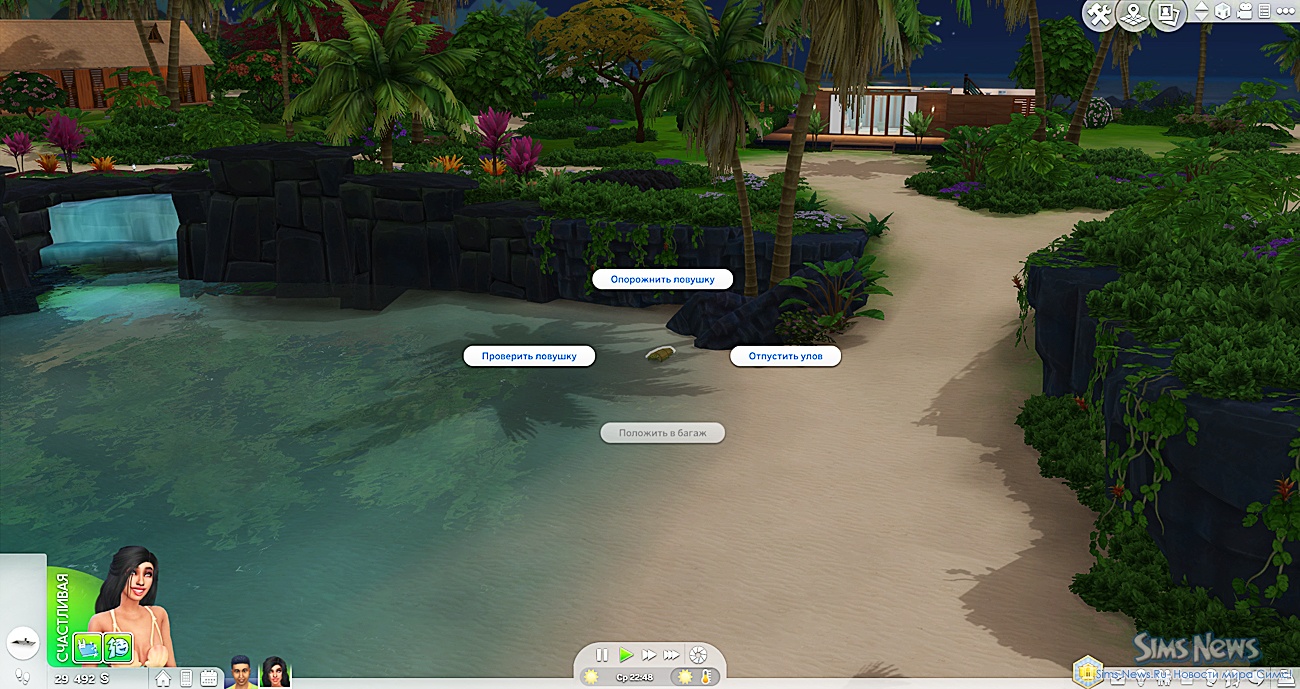
Task: Pause the game with the pause button
Action: click(602, 655)
